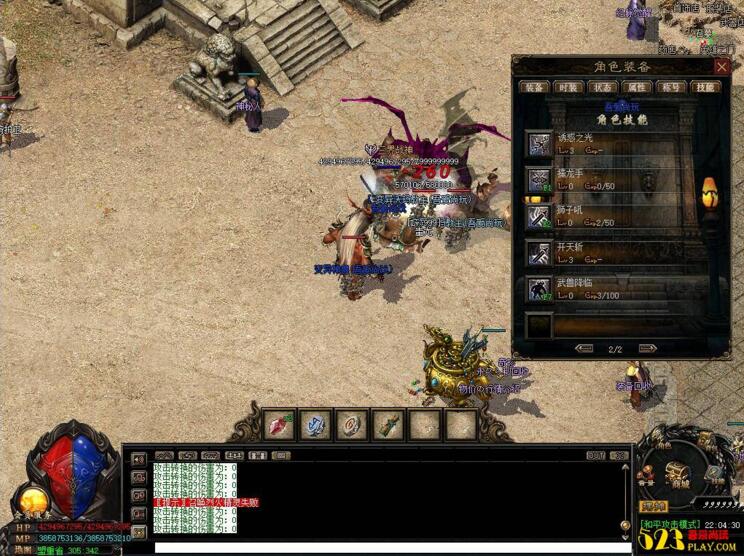744x556 pixels.
Task: Click the chat text input field
Action: tap(390, 548)
